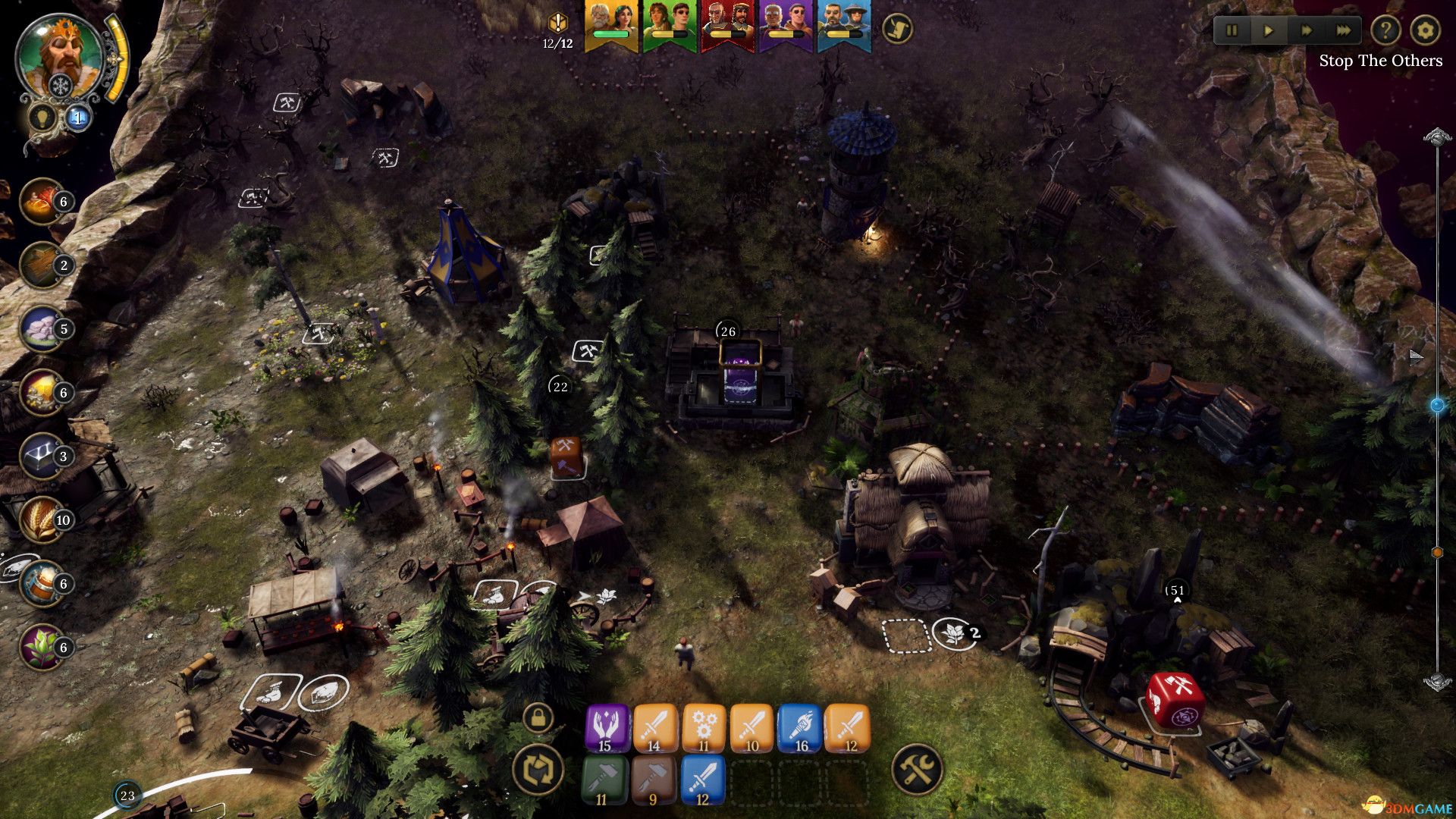Click the king portrait

59,57
